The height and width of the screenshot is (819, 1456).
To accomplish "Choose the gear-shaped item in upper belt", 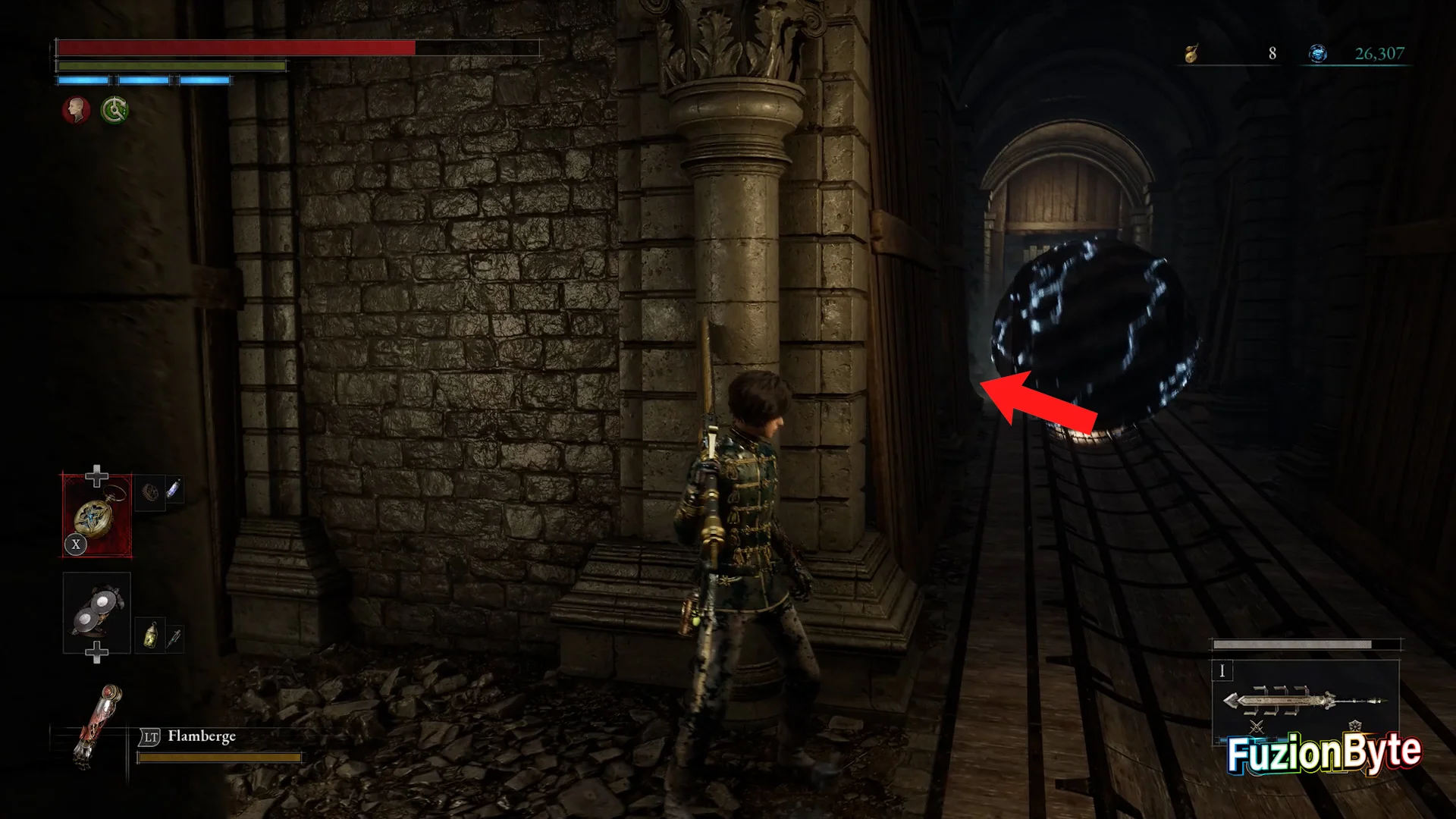I will pyautogui.click(x=152, y=491).
